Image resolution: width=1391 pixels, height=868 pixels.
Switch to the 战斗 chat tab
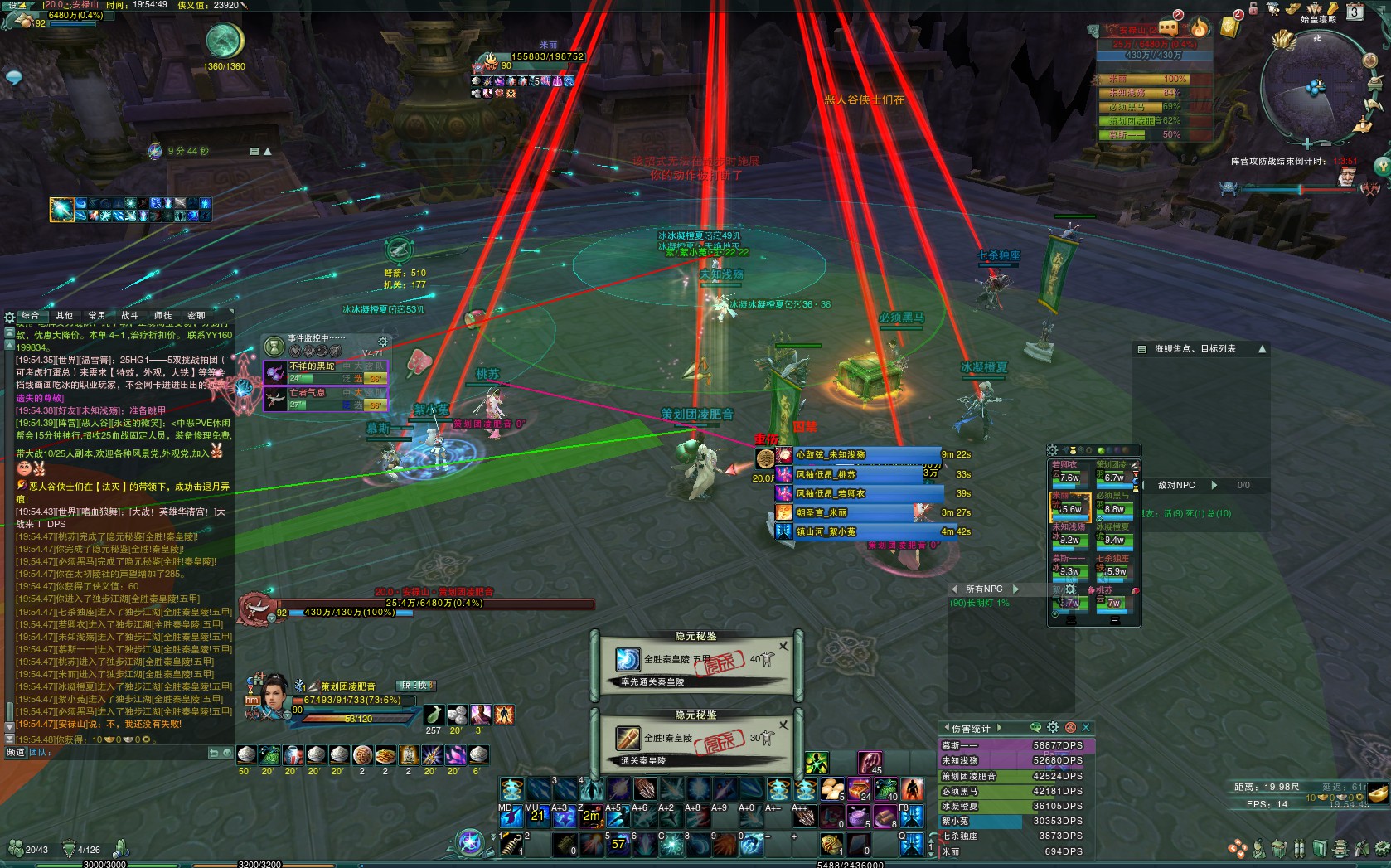(130, 316)
